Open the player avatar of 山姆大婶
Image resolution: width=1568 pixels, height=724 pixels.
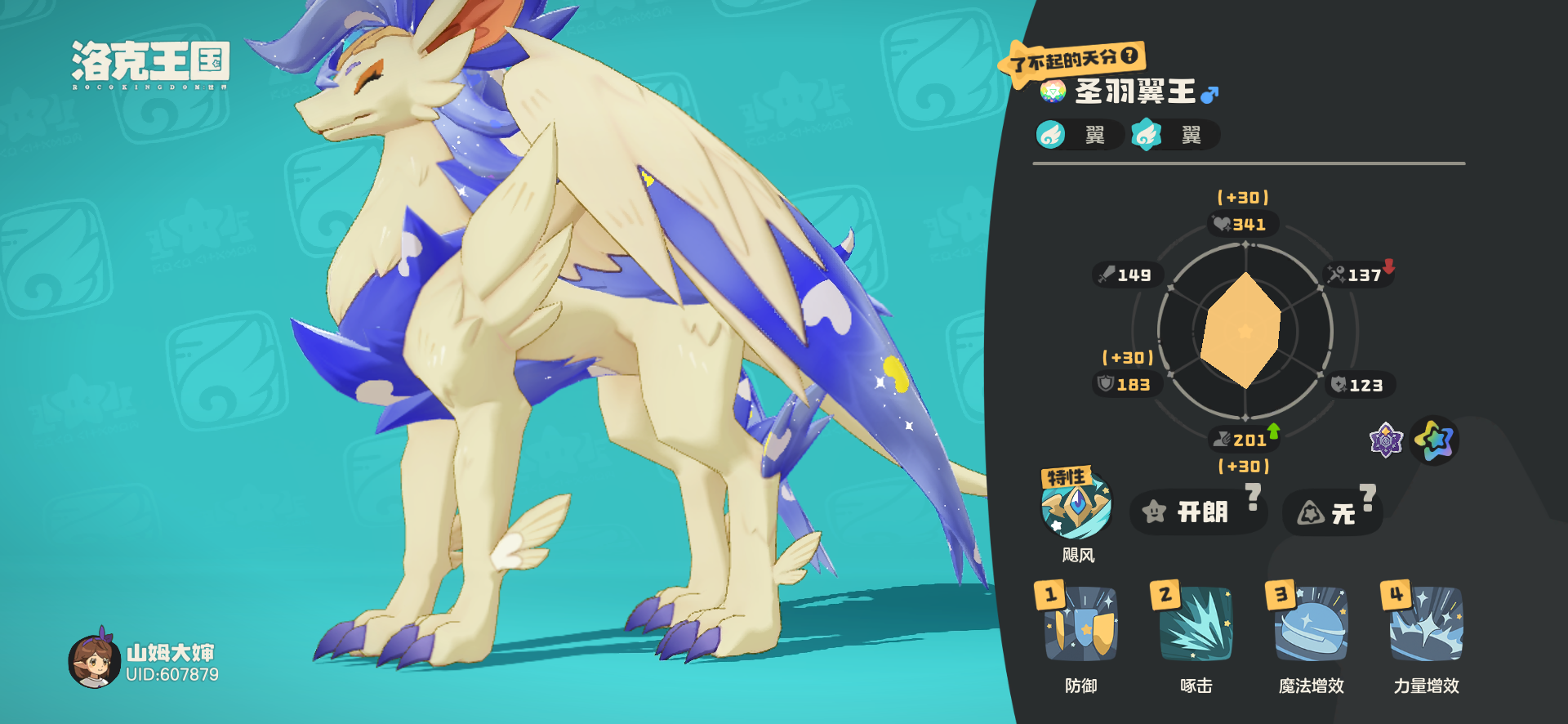[x=94, y=660]
